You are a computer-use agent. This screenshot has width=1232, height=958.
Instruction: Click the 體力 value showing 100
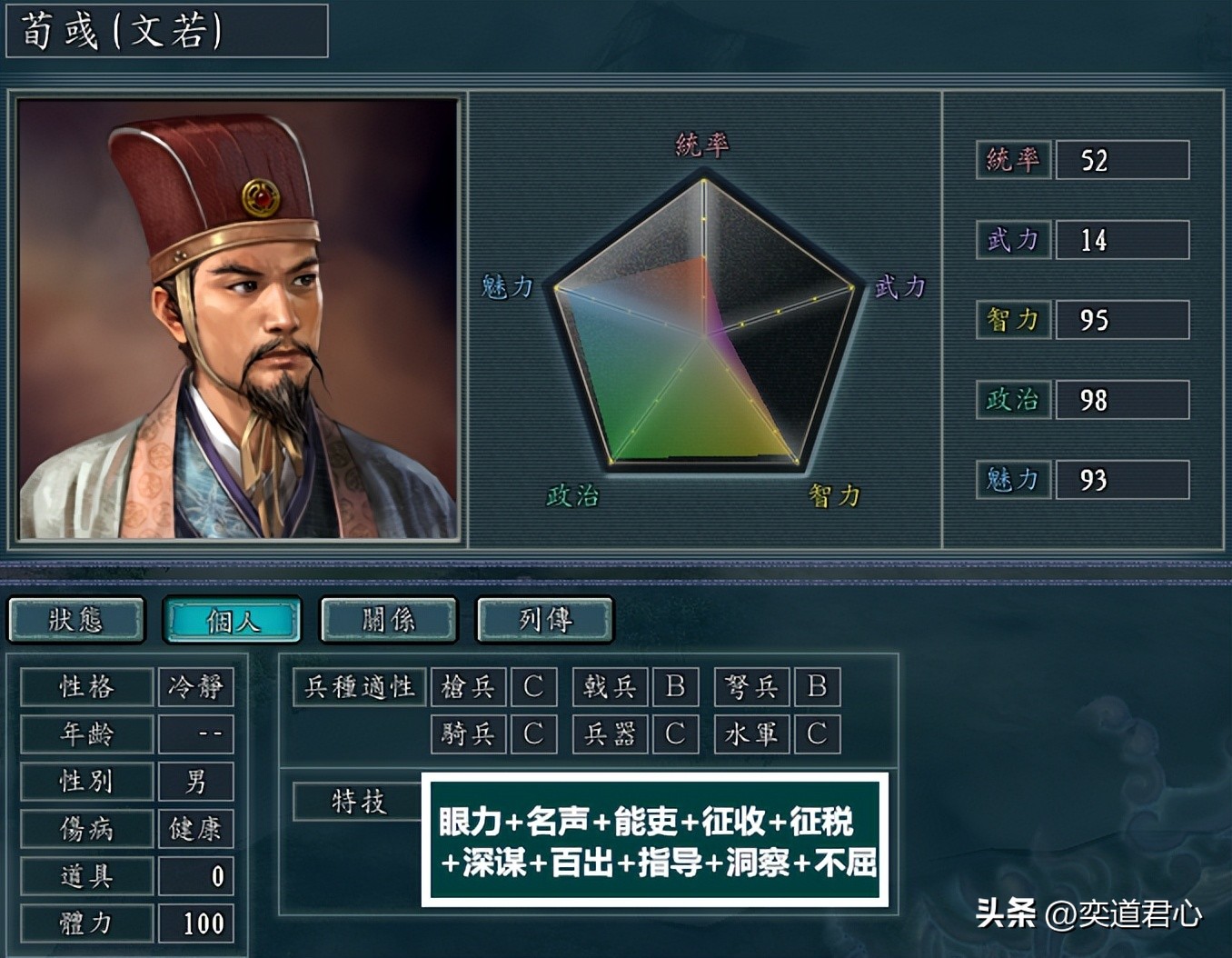(x=196, y=923)
